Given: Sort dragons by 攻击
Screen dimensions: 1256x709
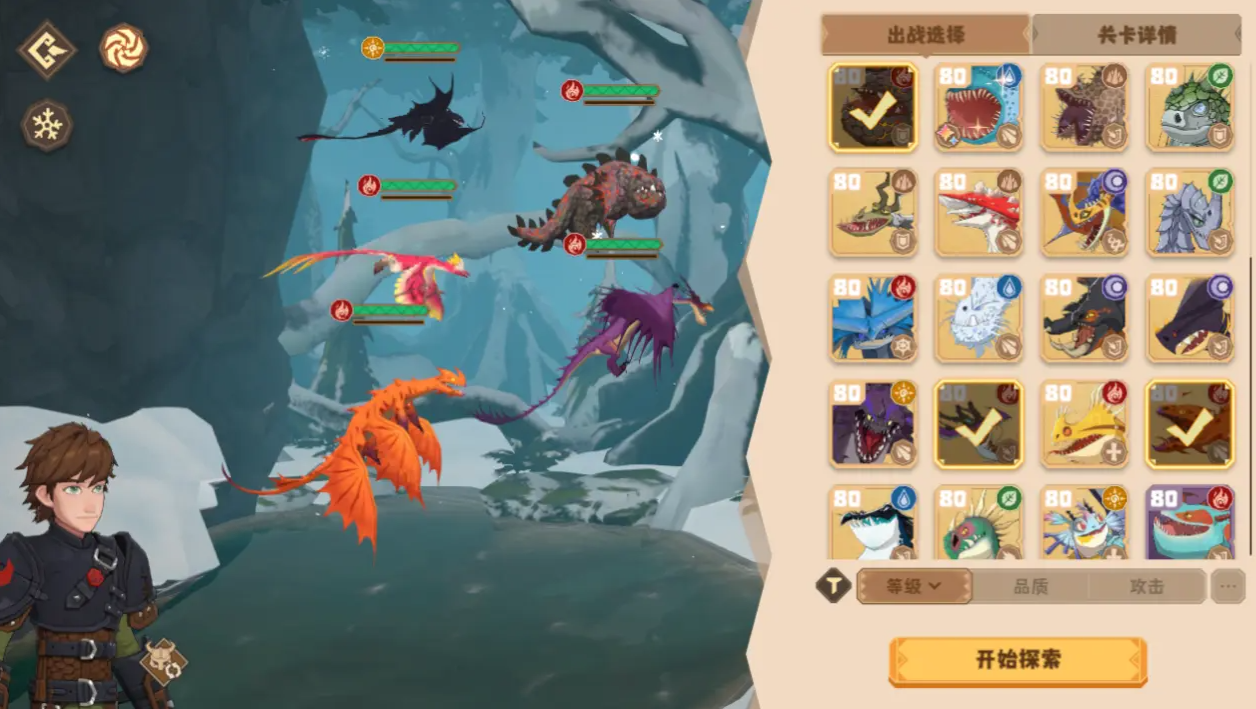Looking at the screenshot, I should [x=1146, y=586].
